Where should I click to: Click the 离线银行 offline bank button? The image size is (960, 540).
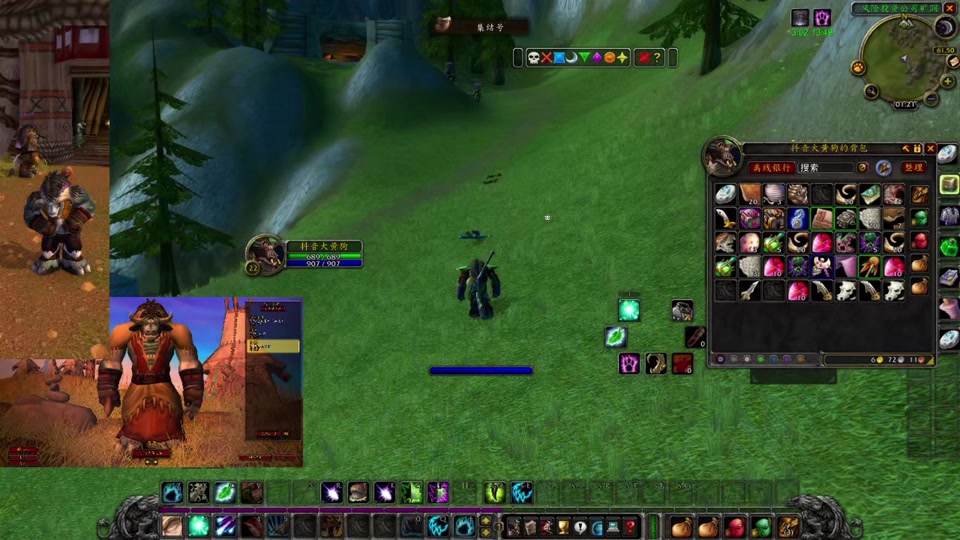coord(772,168)
